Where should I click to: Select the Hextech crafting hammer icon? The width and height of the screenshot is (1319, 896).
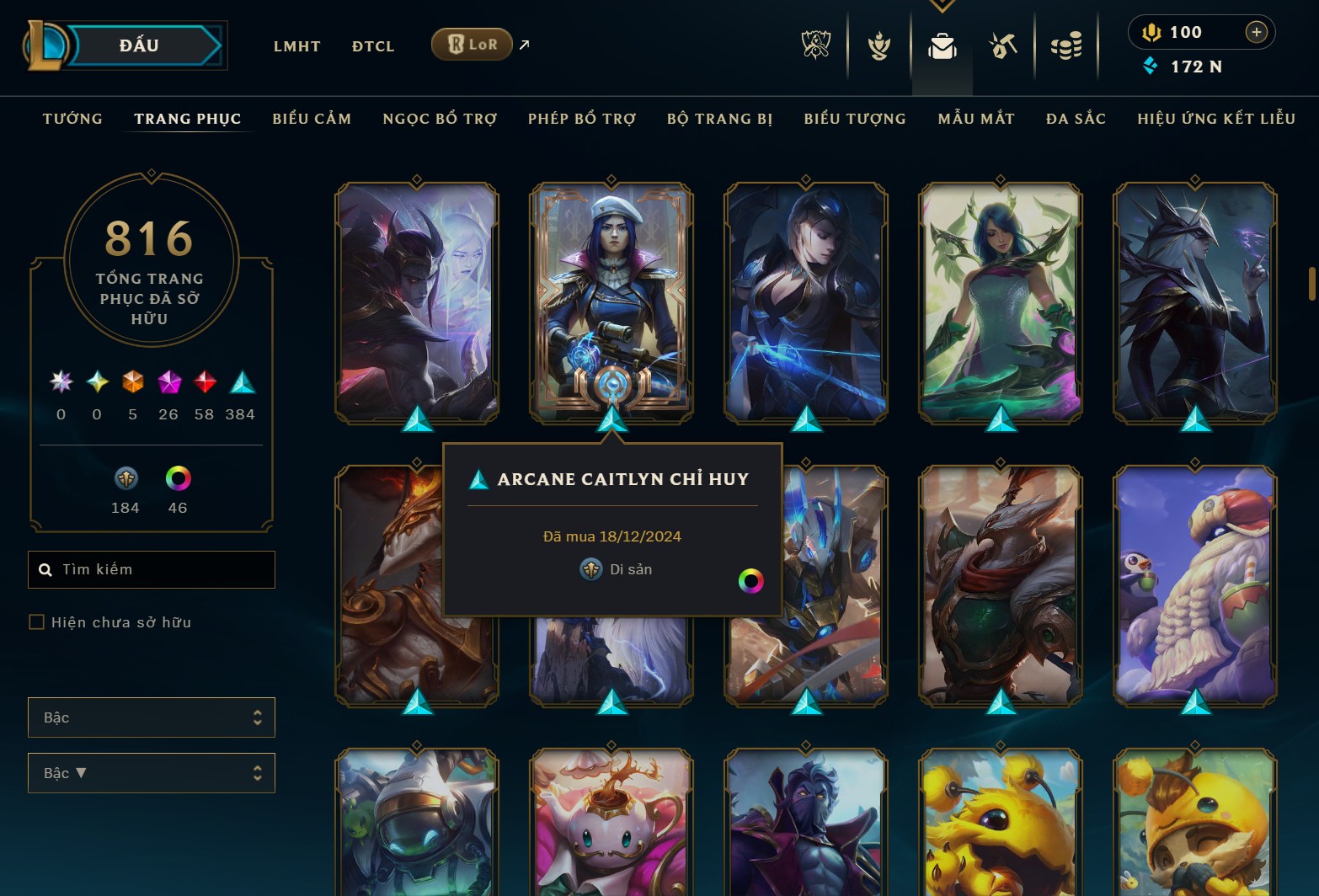click(x=1004, y=46)
